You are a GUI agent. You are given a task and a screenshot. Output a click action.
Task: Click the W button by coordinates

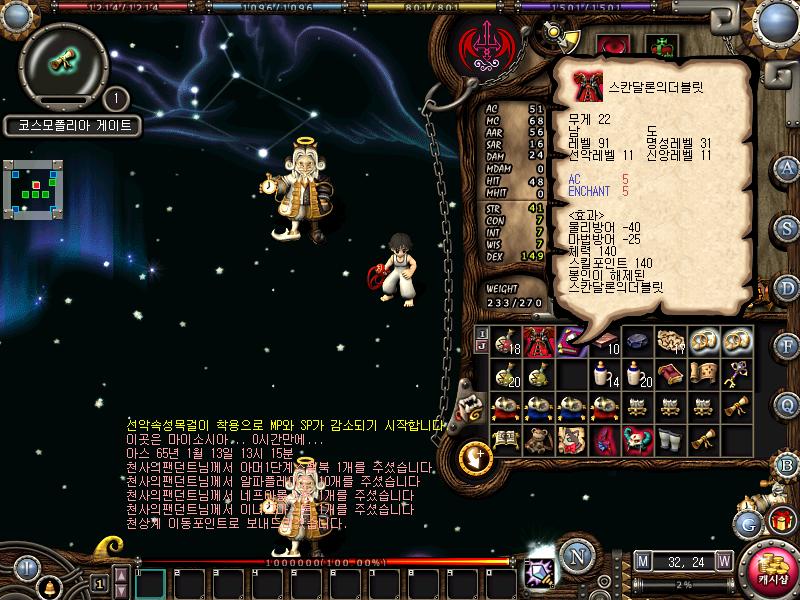click(x=723, y=561)
